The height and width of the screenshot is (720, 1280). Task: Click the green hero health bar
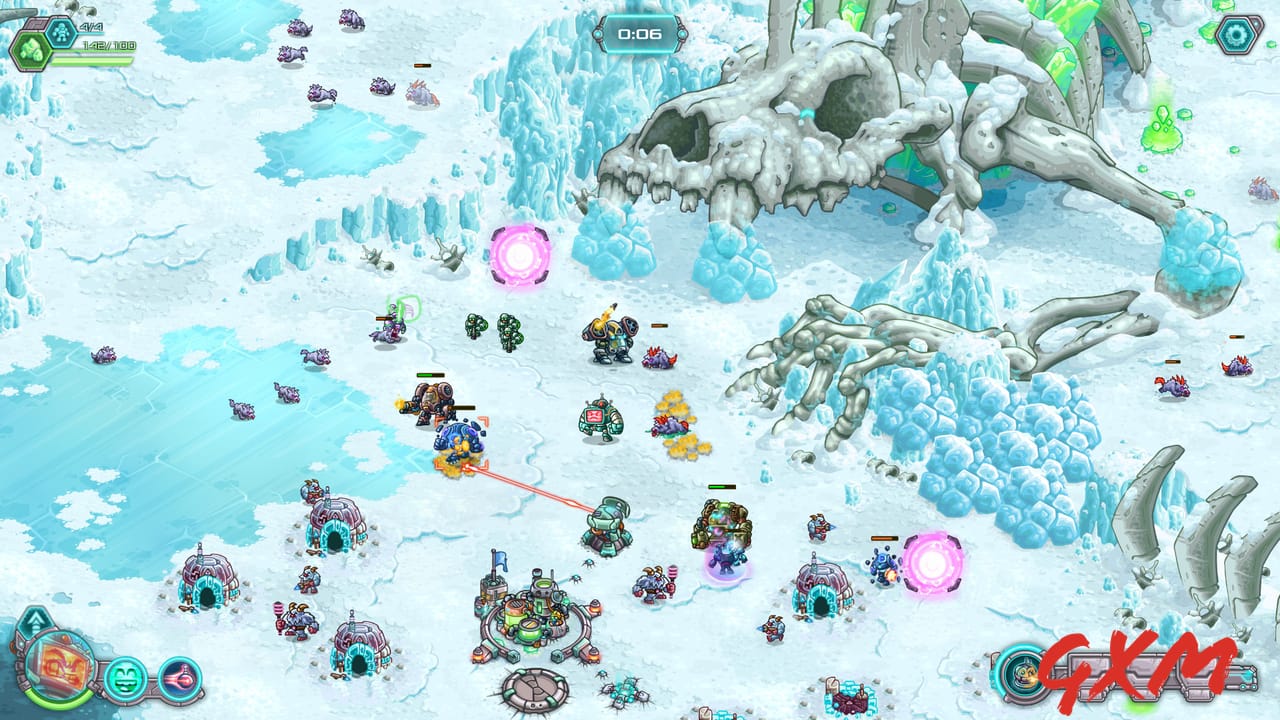pos(93,60)
